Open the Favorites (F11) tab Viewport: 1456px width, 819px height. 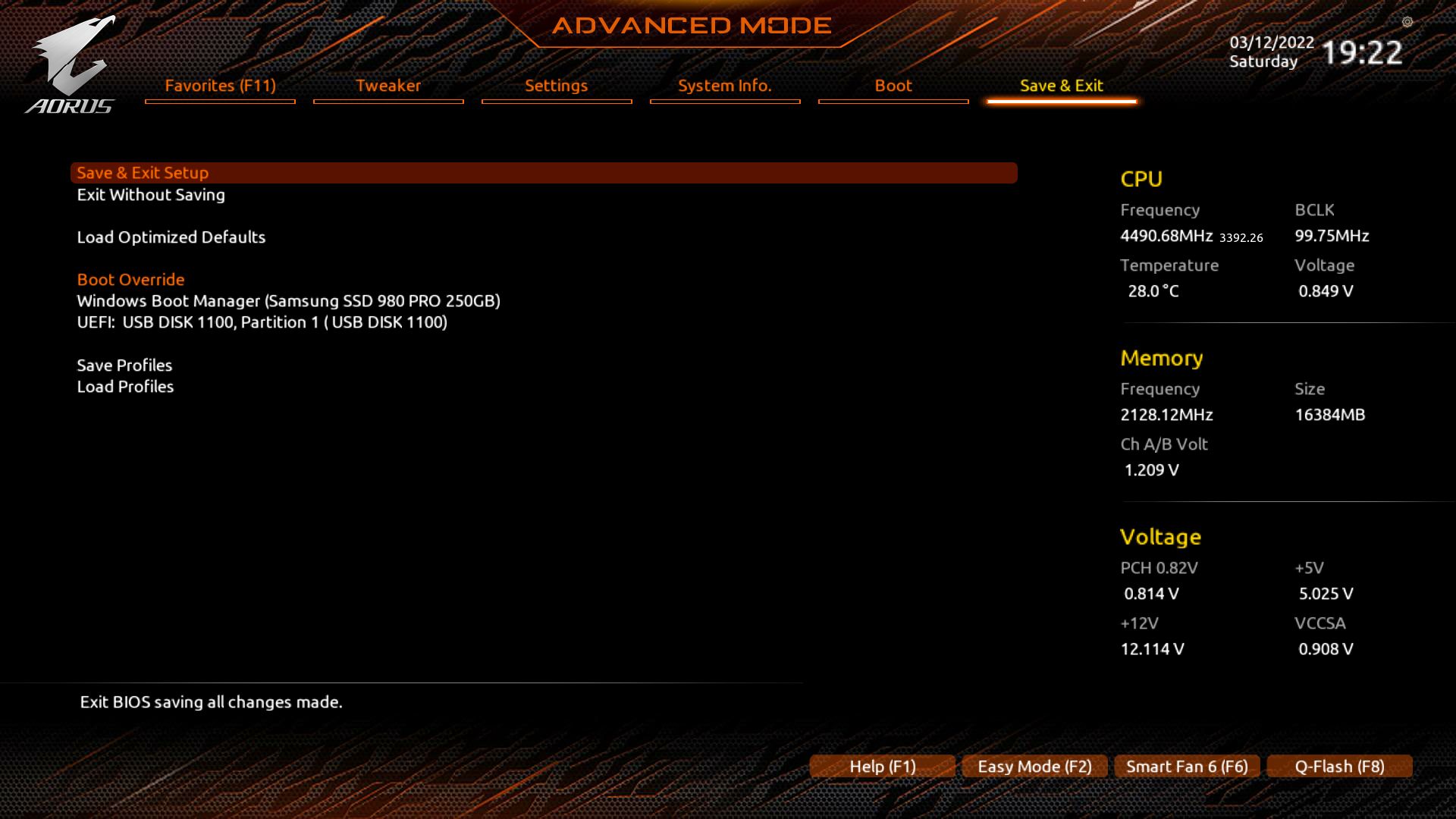(219, 86)
